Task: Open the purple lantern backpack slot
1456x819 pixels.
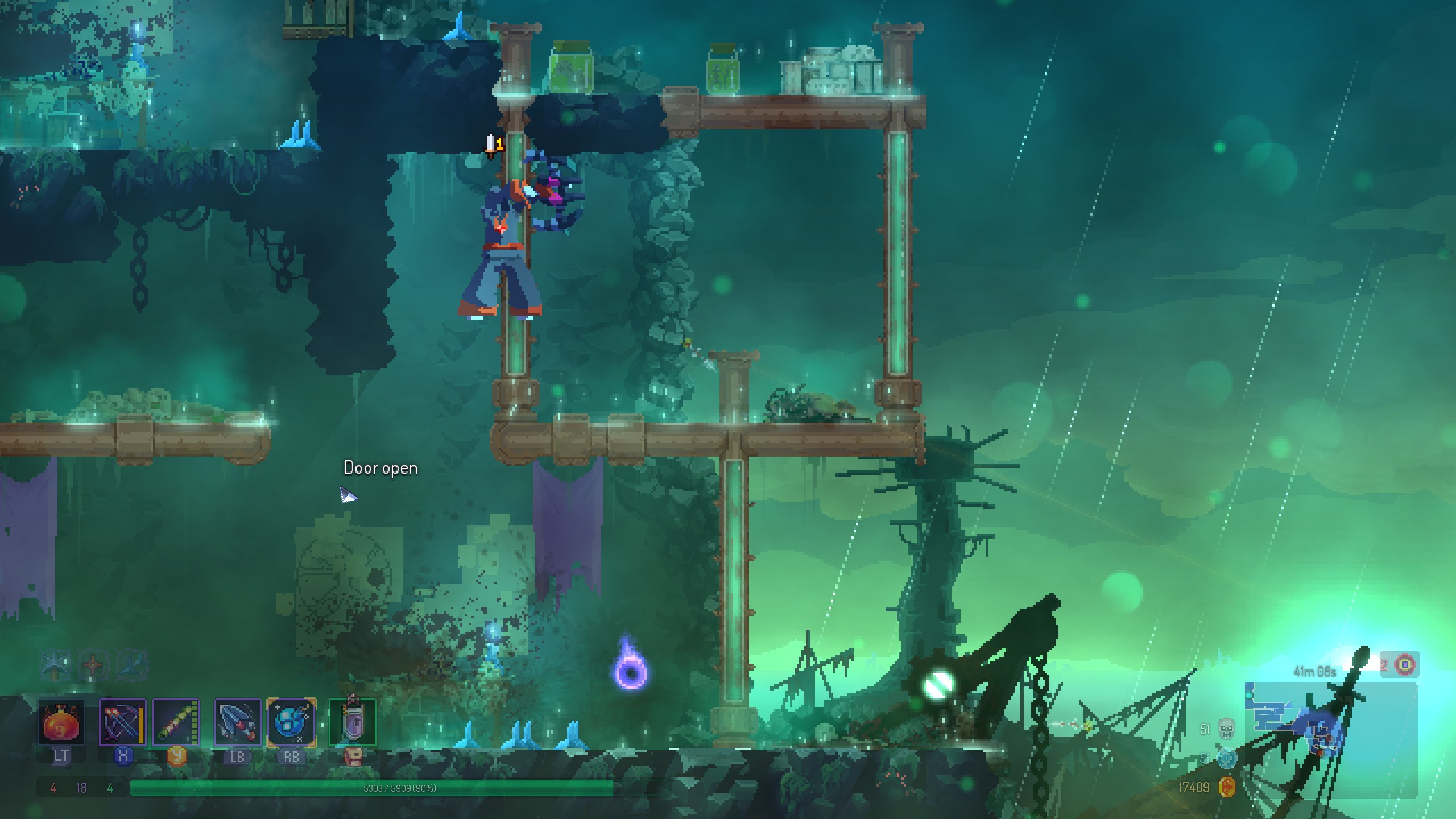Action: [353, 723]
